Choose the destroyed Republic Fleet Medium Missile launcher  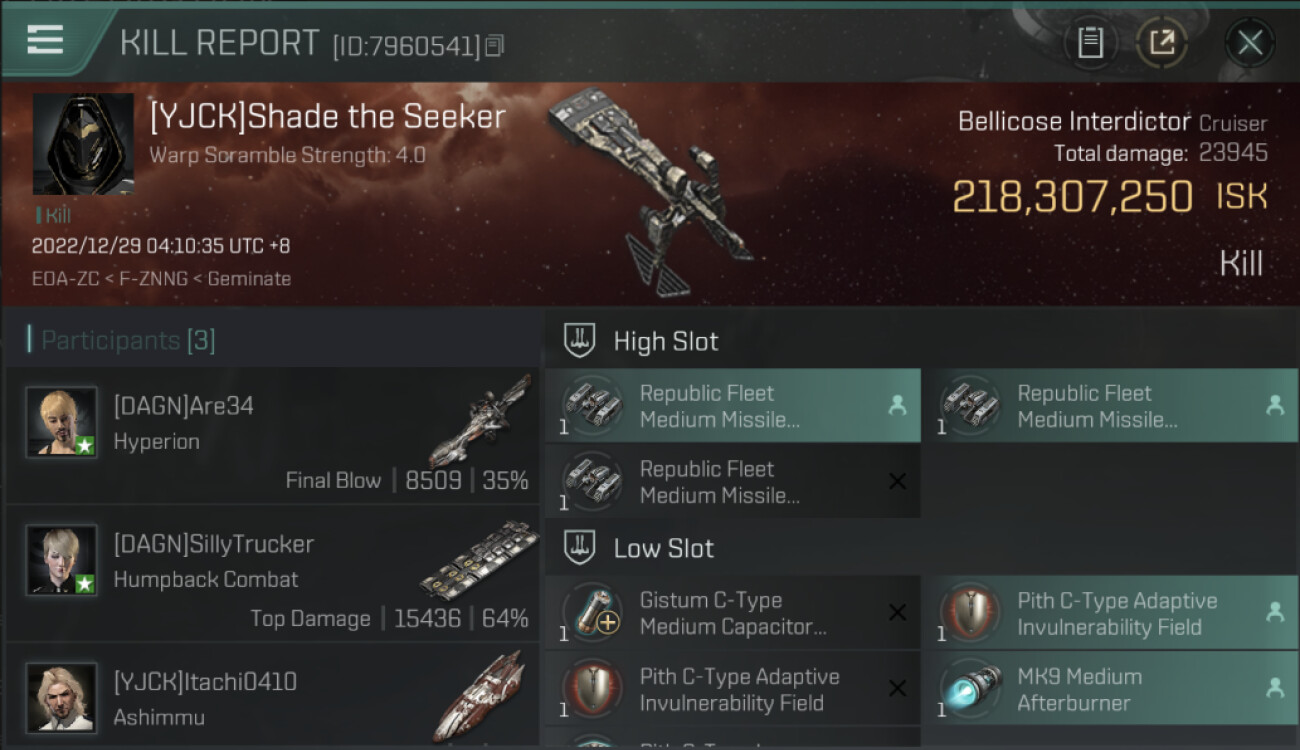[x=732, y=482]
